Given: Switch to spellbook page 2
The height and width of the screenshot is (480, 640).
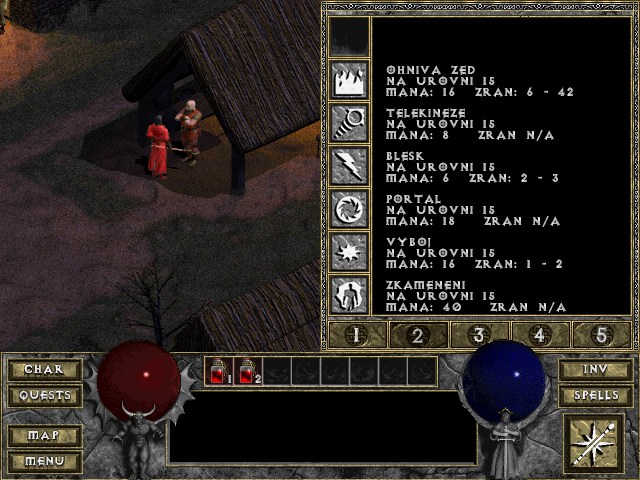Looking at the screenshot, I should pyautogui.click(x=416, y=335).
